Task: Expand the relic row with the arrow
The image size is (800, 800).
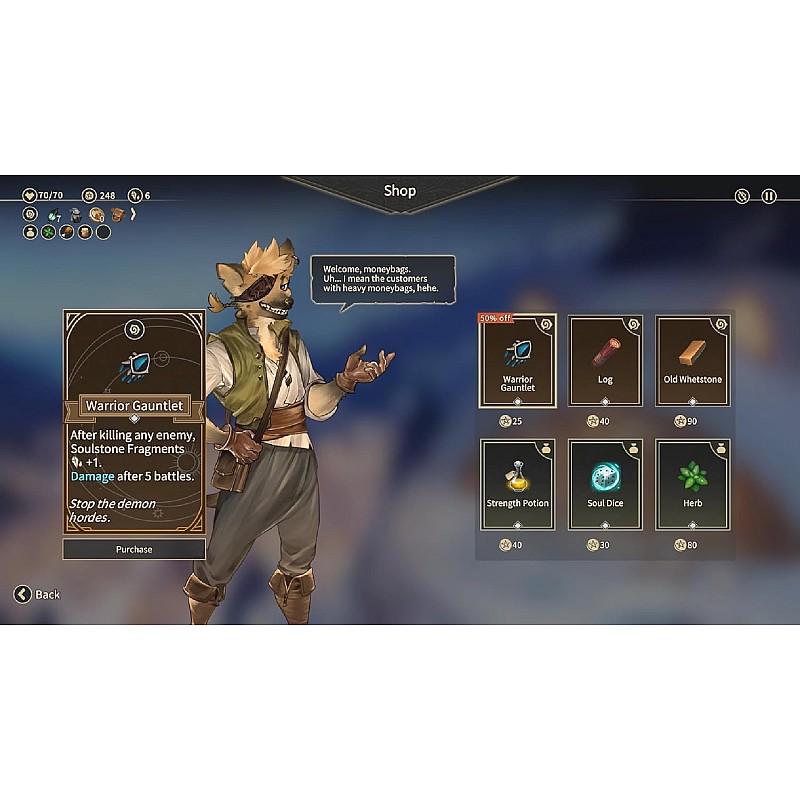Action: point(133,214)
